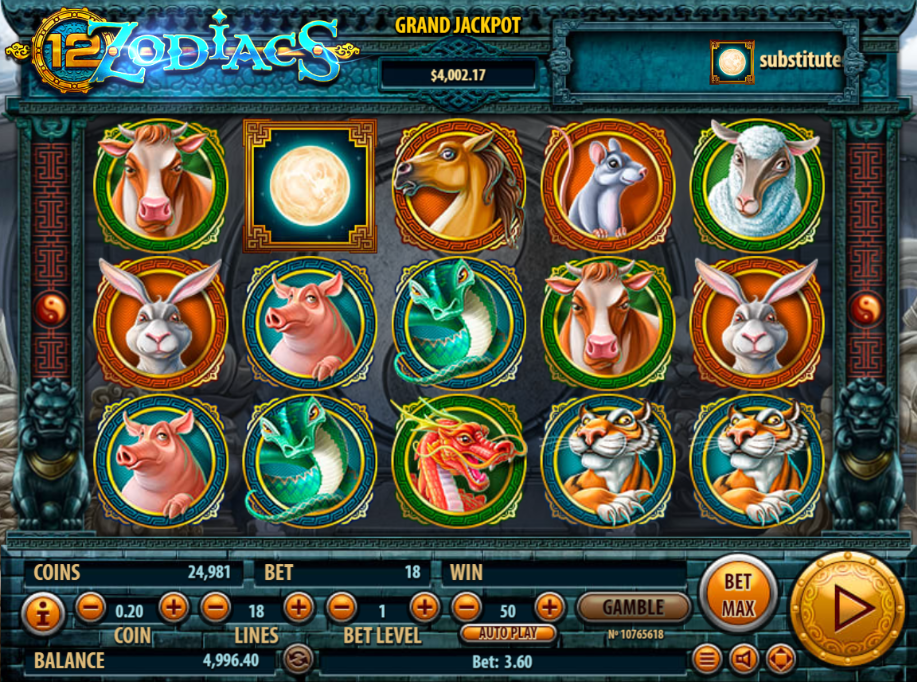Increase the coin value

(x=173, y=607)
